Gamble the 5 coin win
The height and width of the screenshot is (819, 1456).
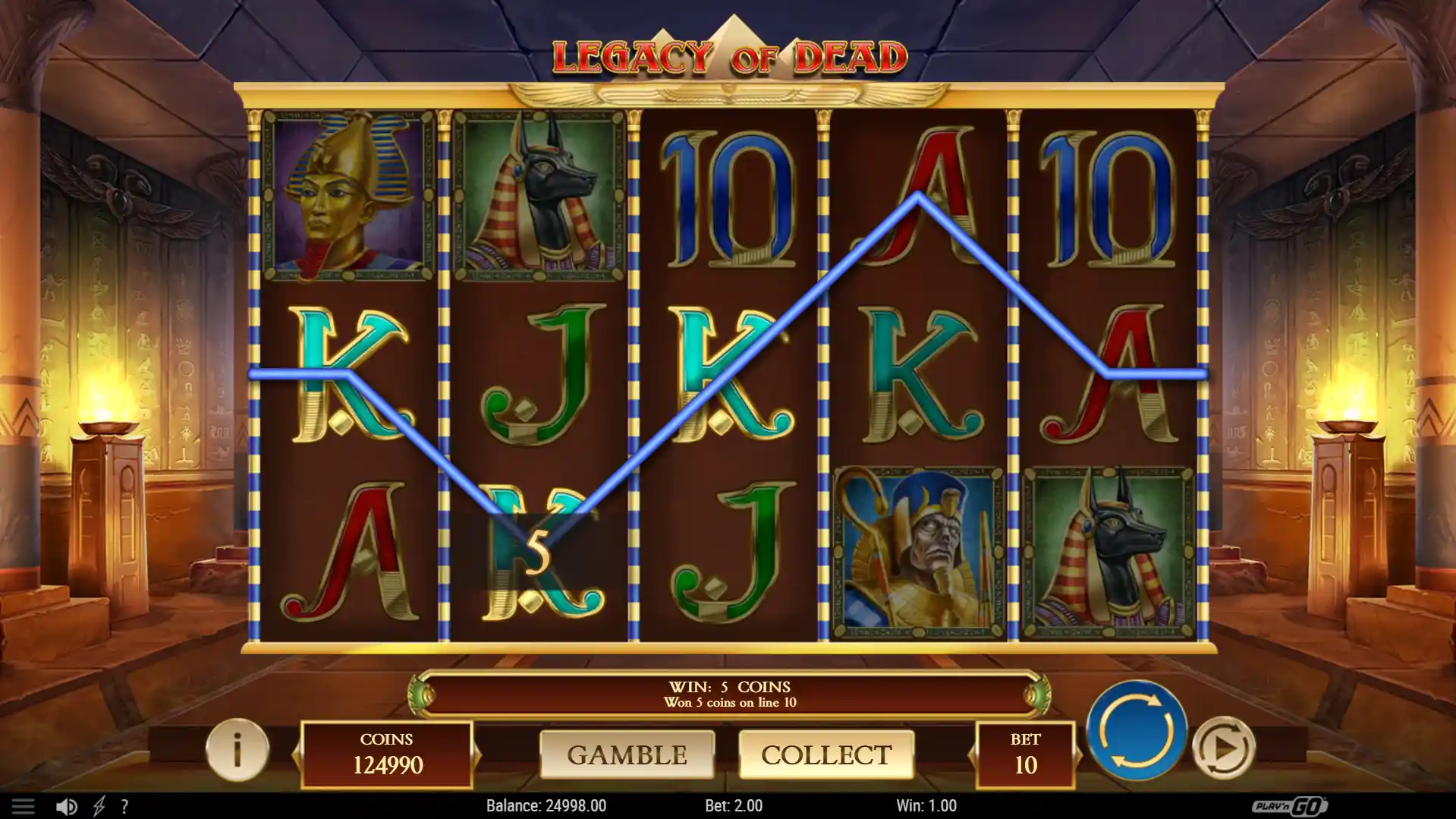627,754
